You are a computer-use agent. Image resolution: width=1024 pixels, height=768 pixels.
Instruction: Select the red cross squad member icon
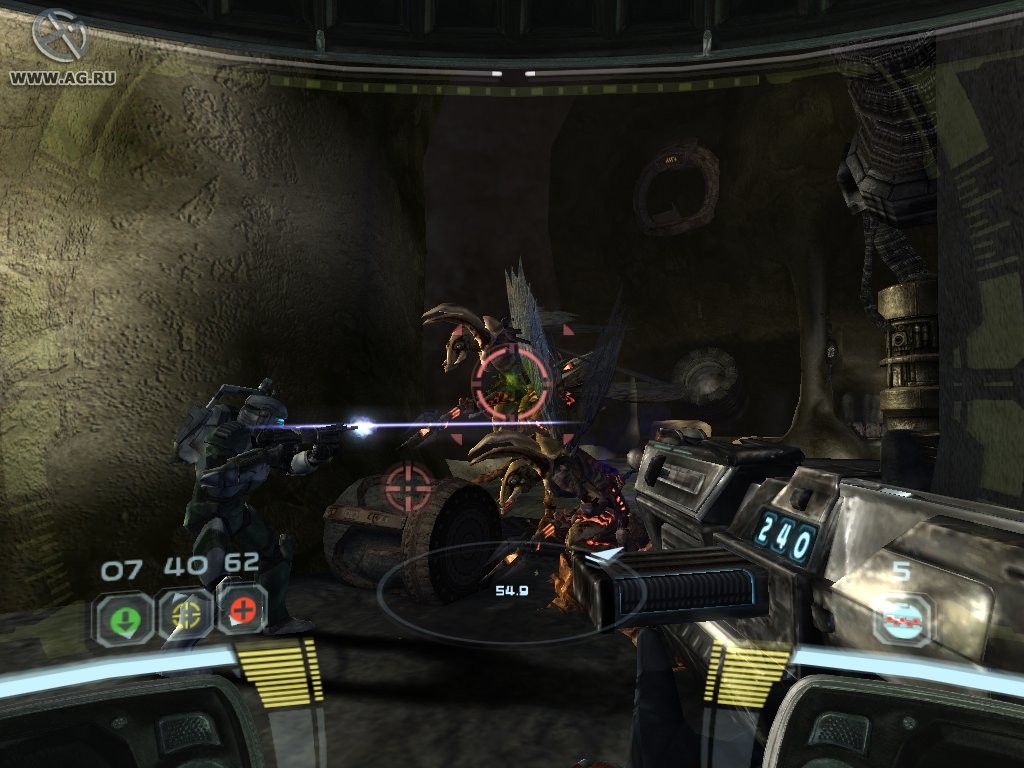[242, 609]
